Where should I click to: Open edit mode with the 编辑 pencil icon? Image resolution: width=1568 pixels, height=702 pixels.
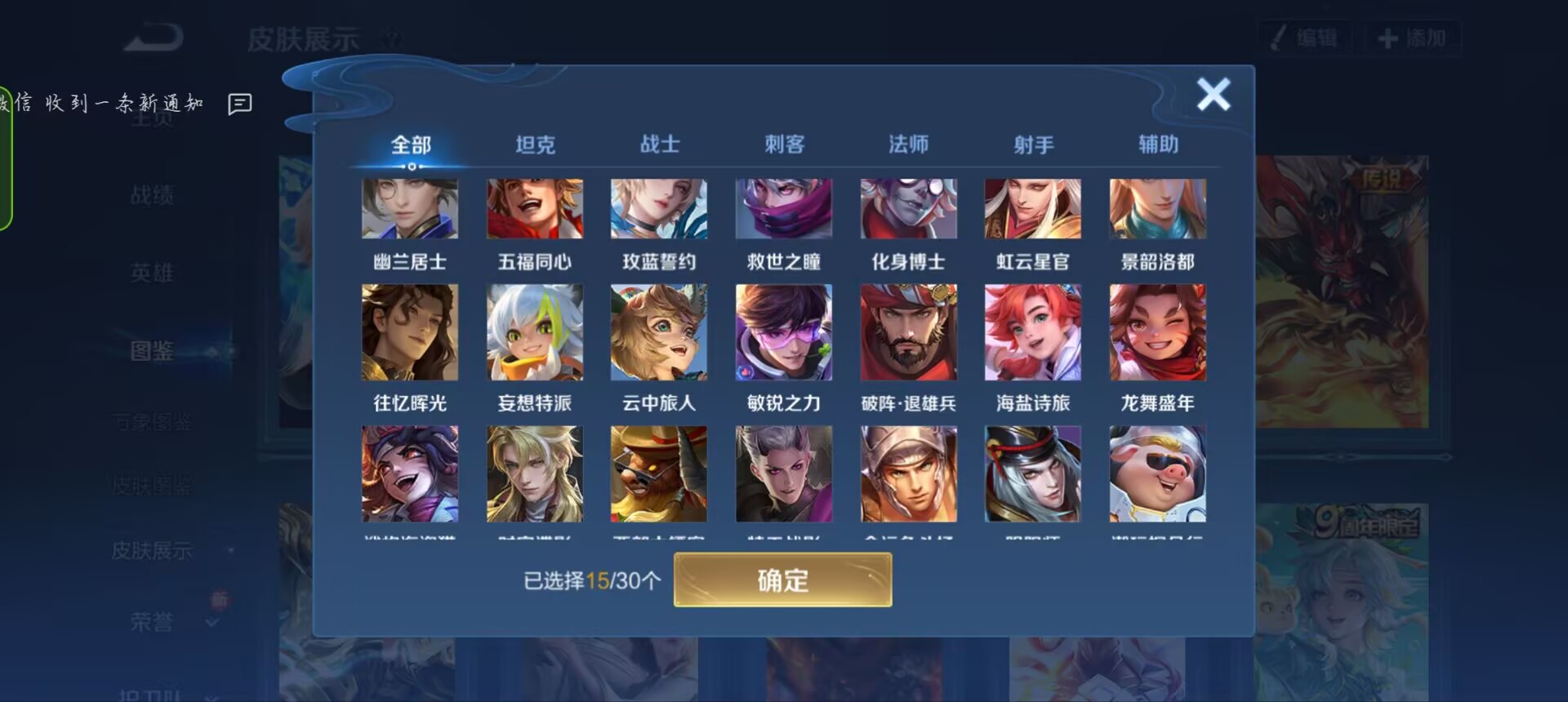(1307, 37)
